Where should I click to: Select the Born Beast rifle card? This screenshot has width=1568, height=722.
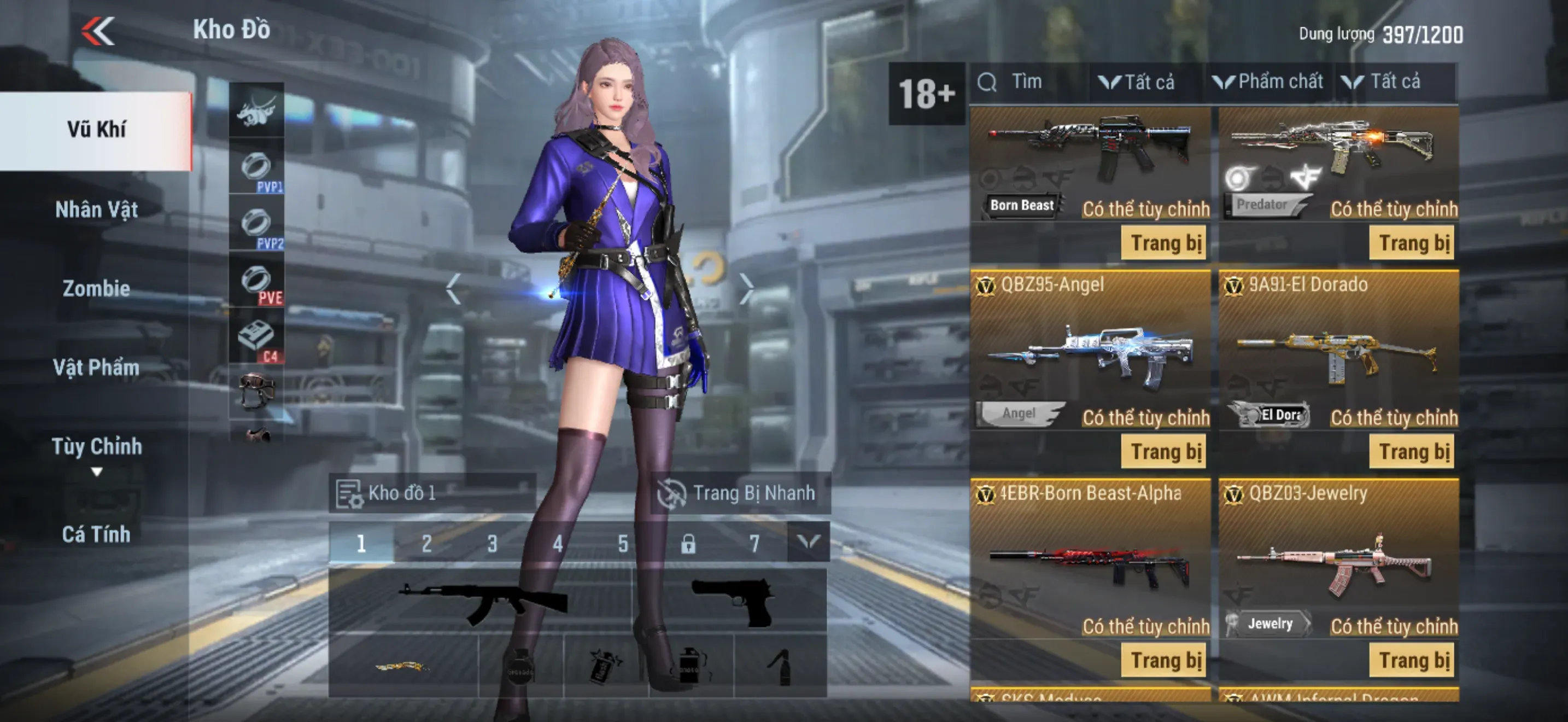1090,158
